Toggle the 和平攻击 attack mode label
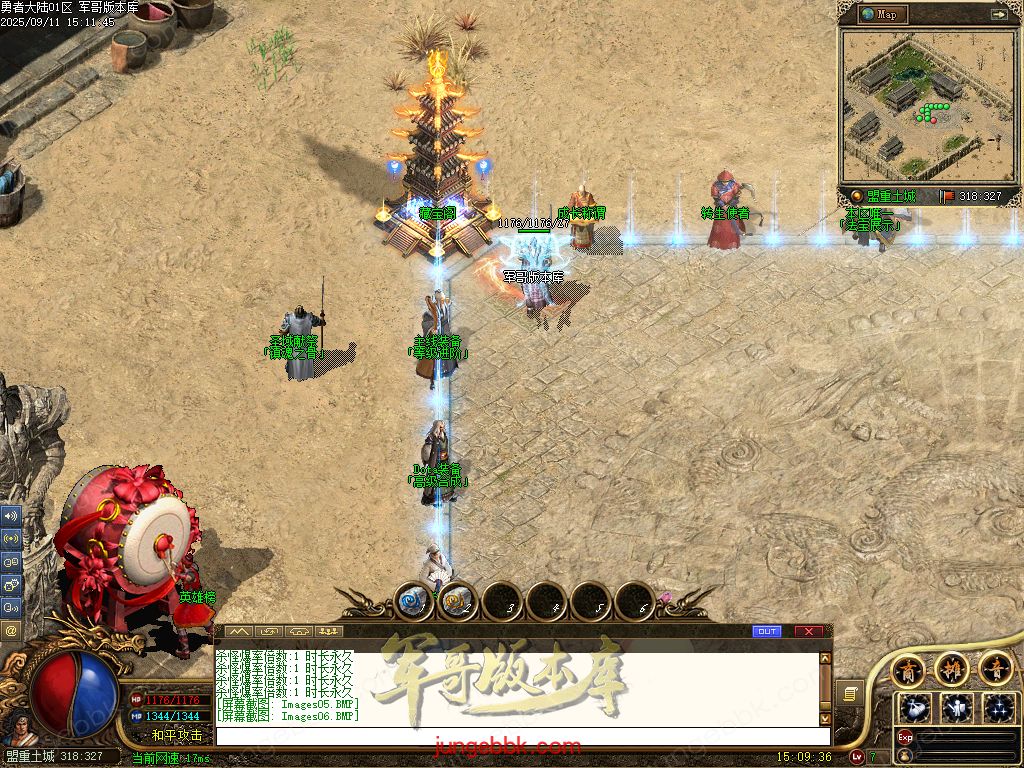Screen dimensions: 1024x768 (x=177, y=735)
